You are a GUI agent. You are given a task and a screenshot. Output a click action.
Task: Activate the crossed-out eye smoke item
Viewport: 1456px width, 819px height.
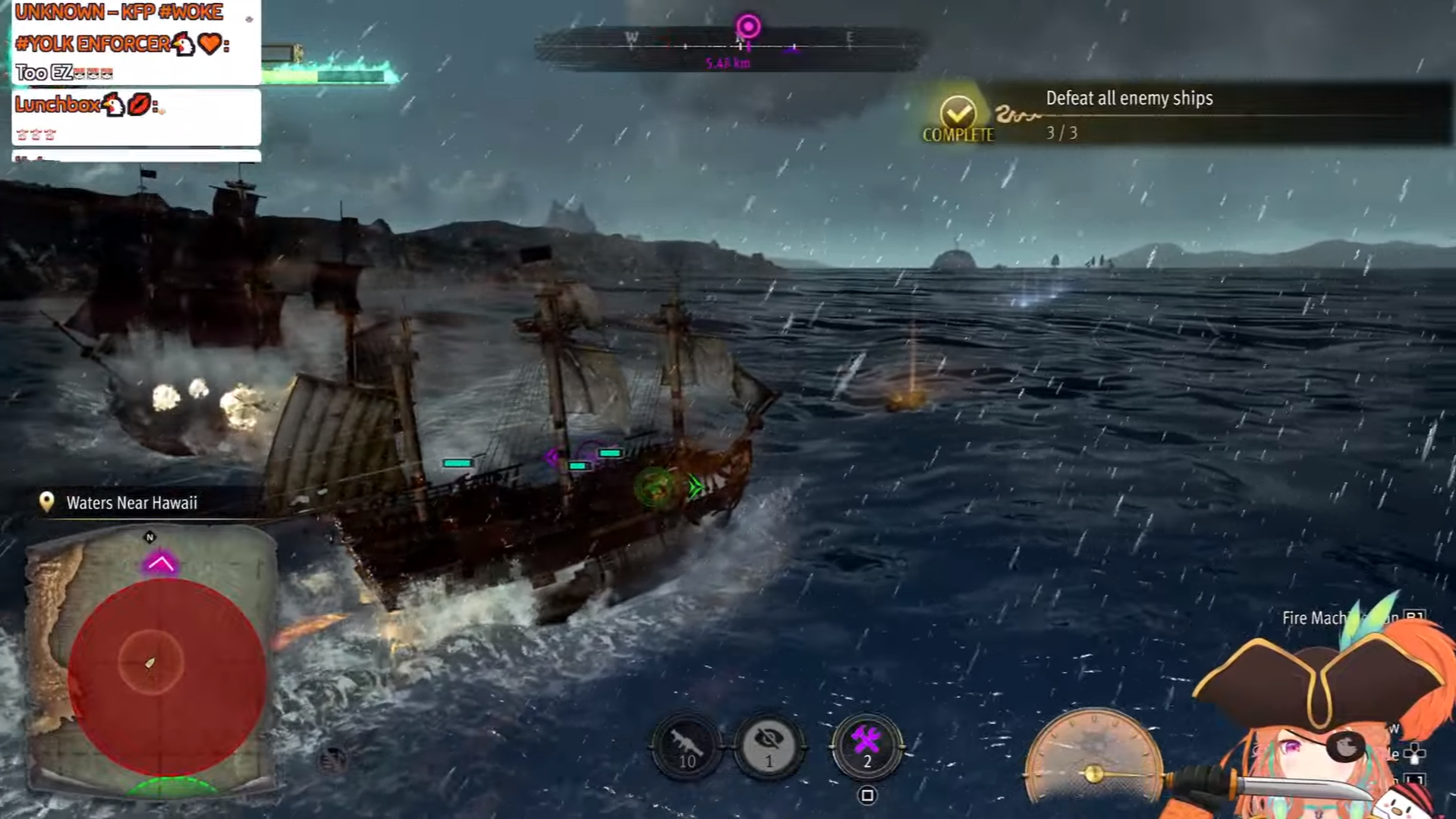click(769, 745)
